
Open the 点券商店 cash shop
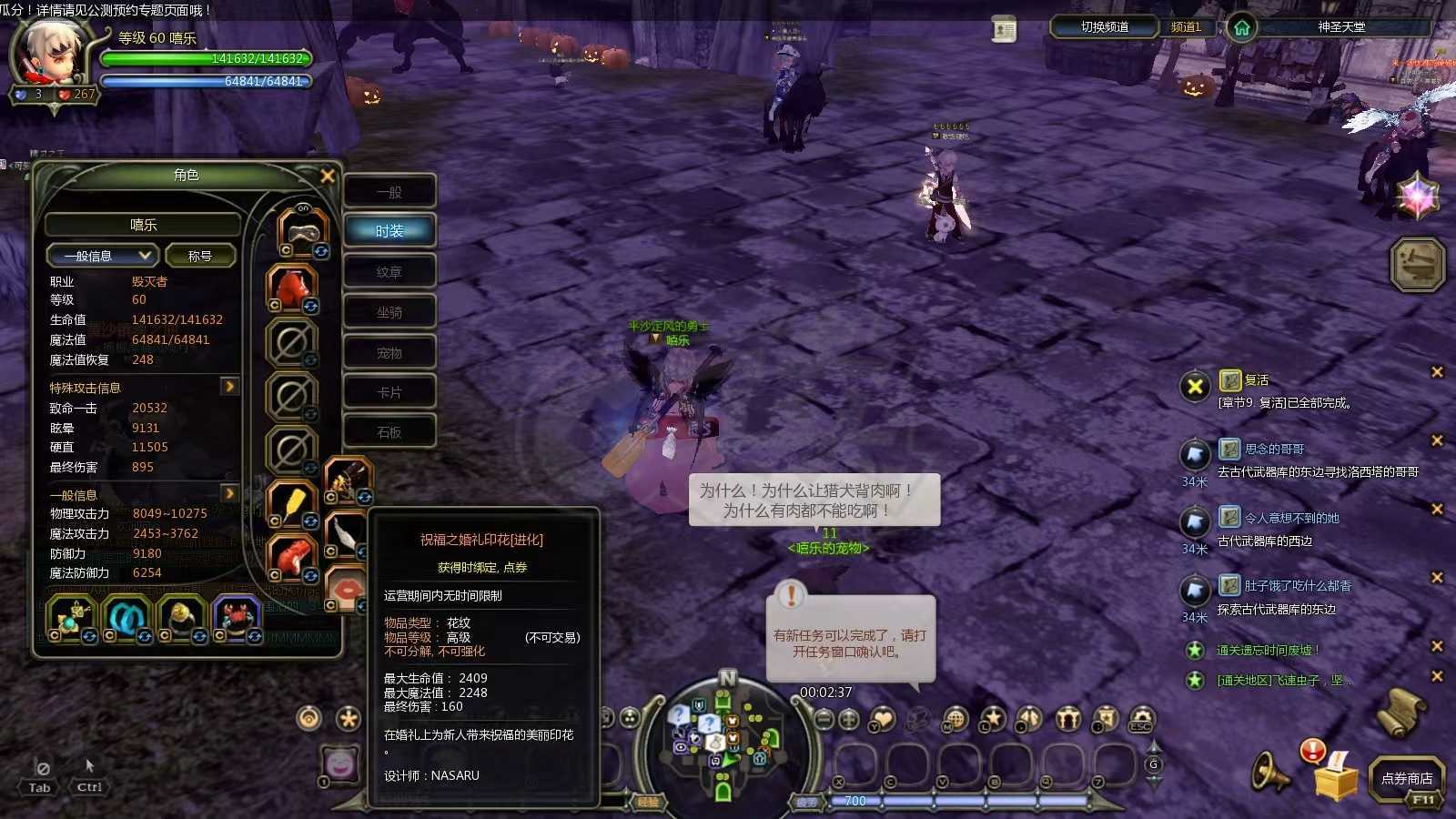click(1406, 778)
